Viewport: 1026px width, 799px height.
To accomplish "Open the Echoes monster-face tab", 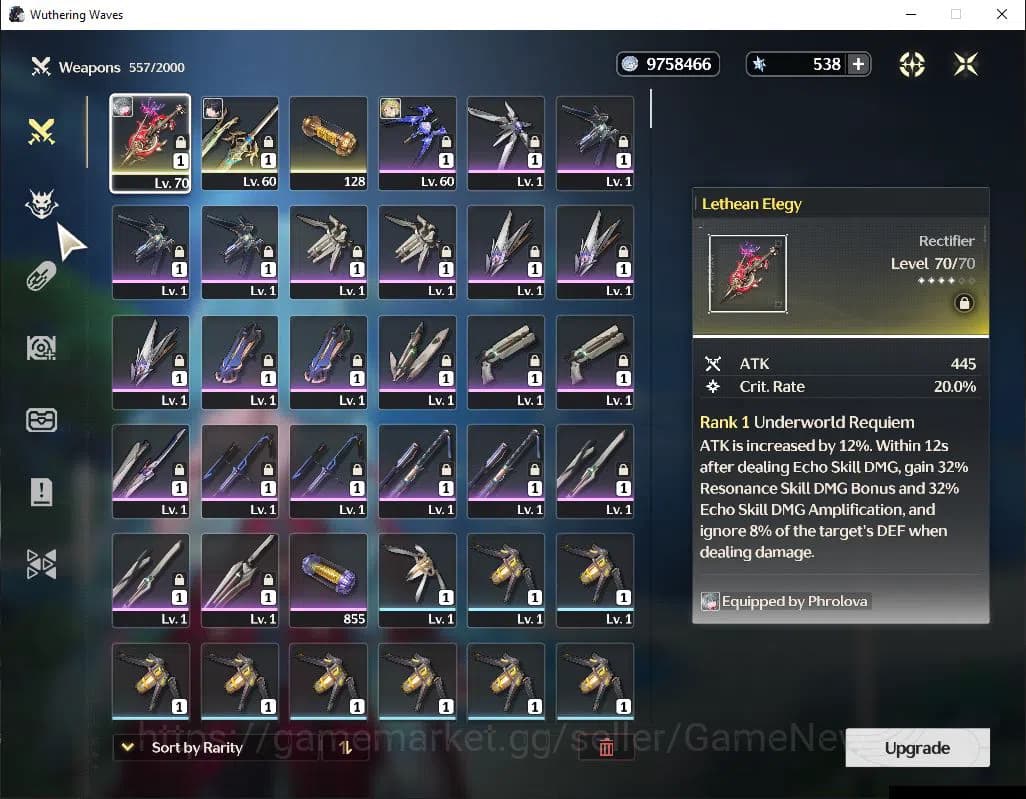I will click(41, 205).
